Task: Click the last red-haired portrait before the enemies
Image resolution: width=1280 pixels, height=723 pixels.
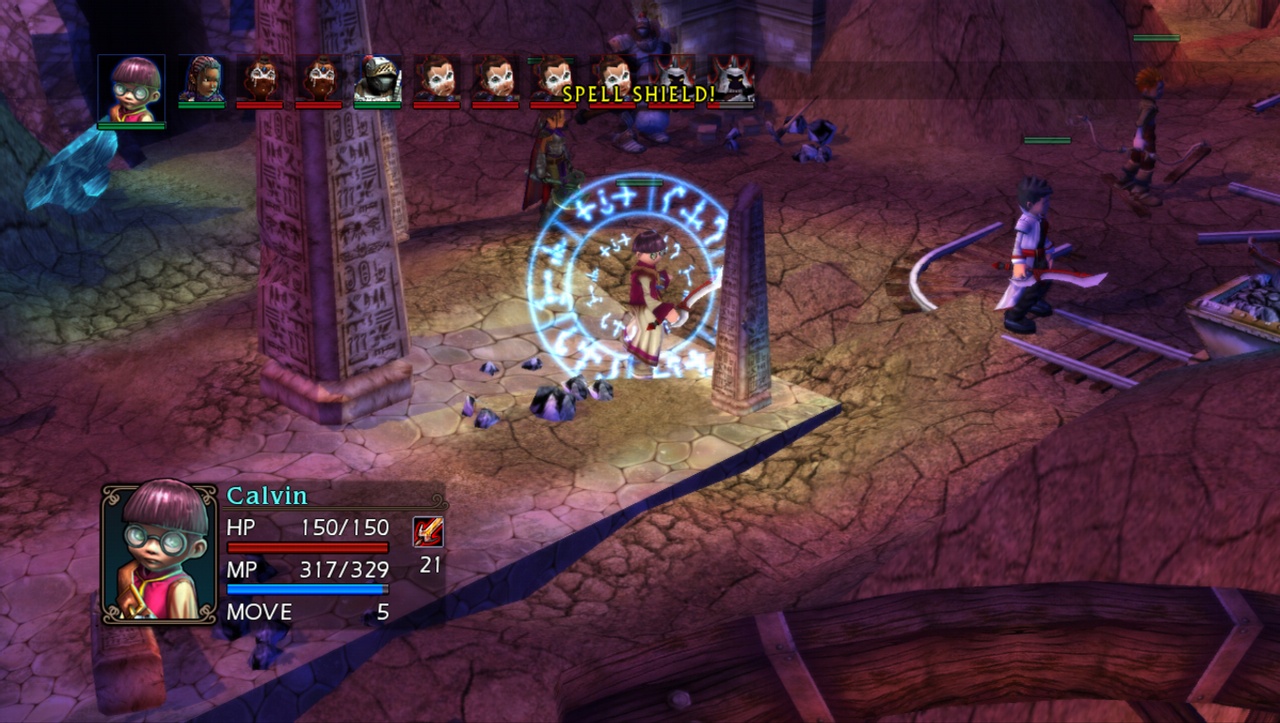Action: click(613, 80)
